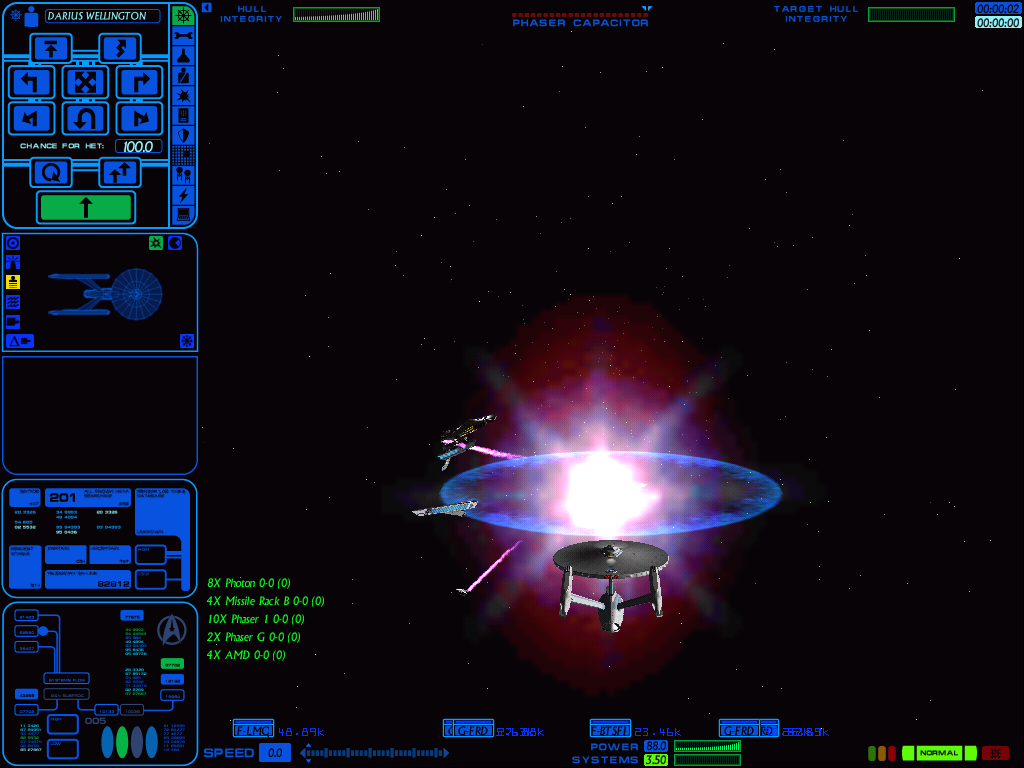The width and height of the screenshot is (1024, 768).
Task: Open the helm wheel panel tab
Action: tap(183, 15)
